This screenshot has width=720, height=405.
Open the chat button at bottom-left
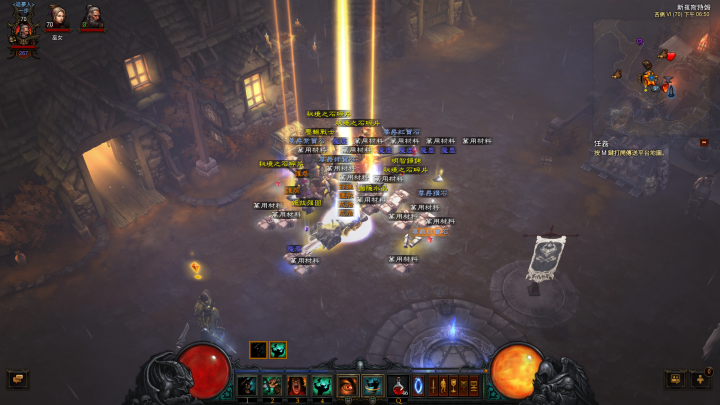pyautogui.click(x=16, y=379)
